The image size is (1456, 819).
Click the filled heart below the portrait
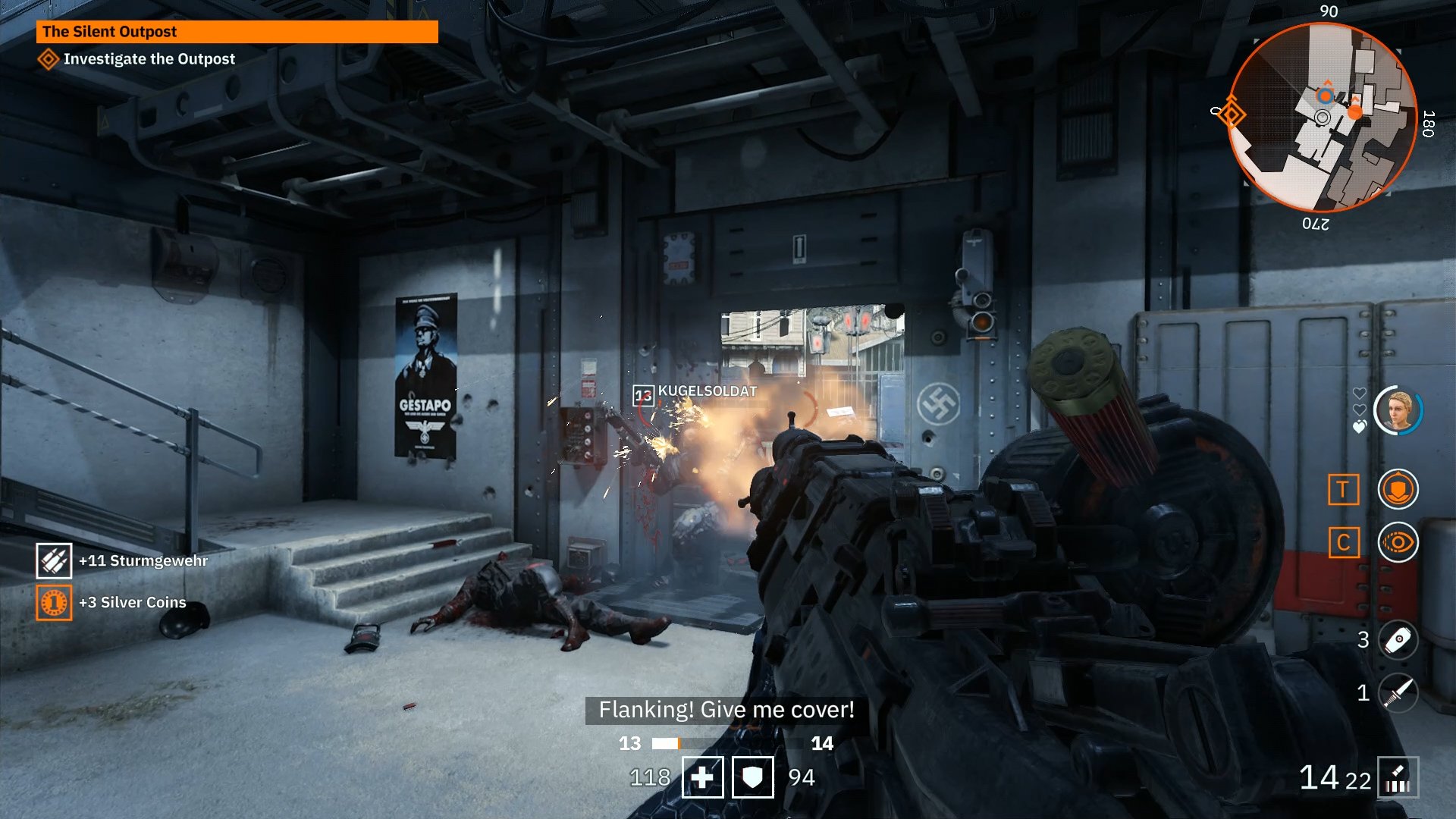[x=1359, y=426]
